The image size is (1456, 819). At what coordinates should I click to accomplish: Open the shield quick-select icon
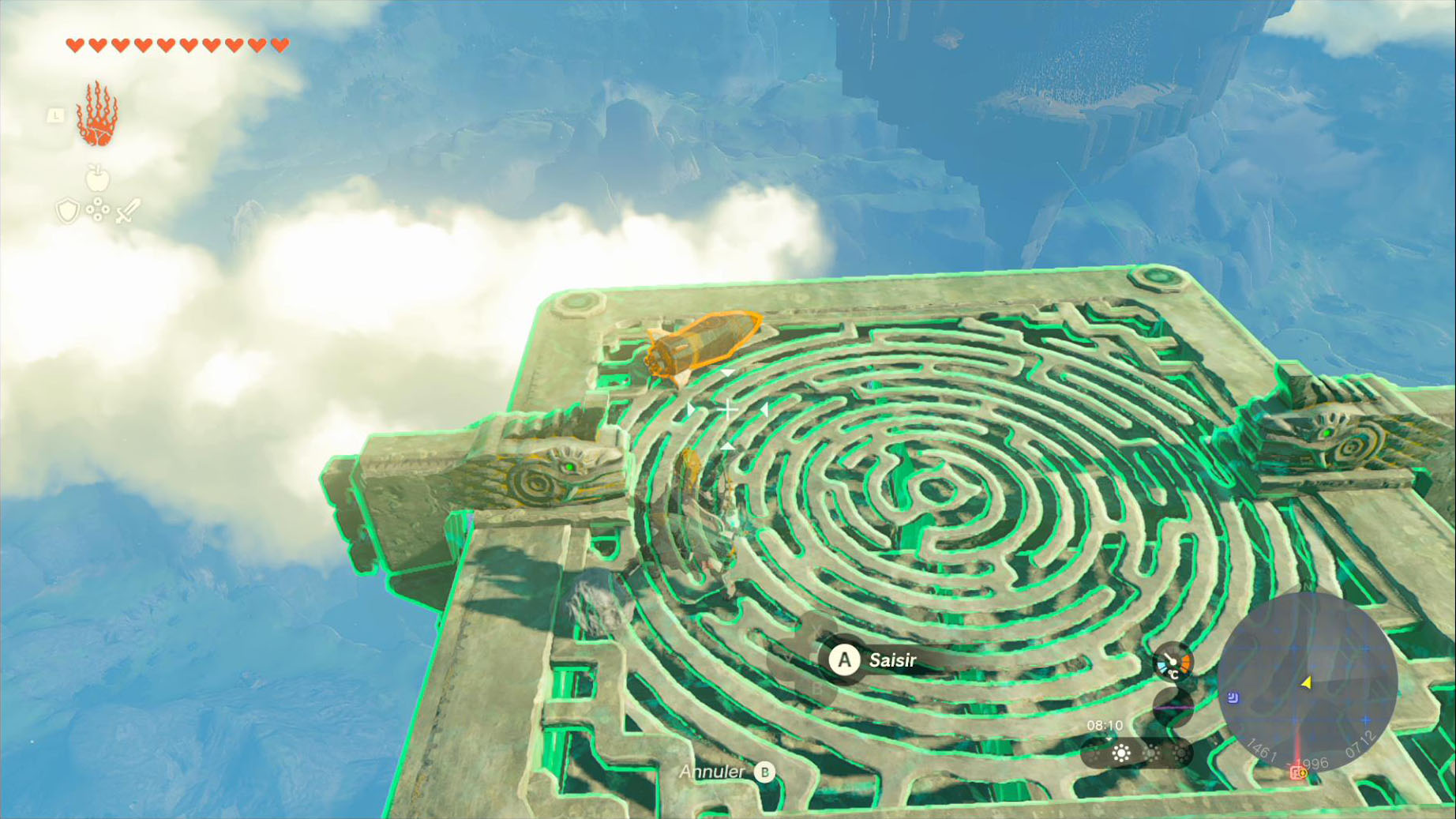(x=68, y=211)
